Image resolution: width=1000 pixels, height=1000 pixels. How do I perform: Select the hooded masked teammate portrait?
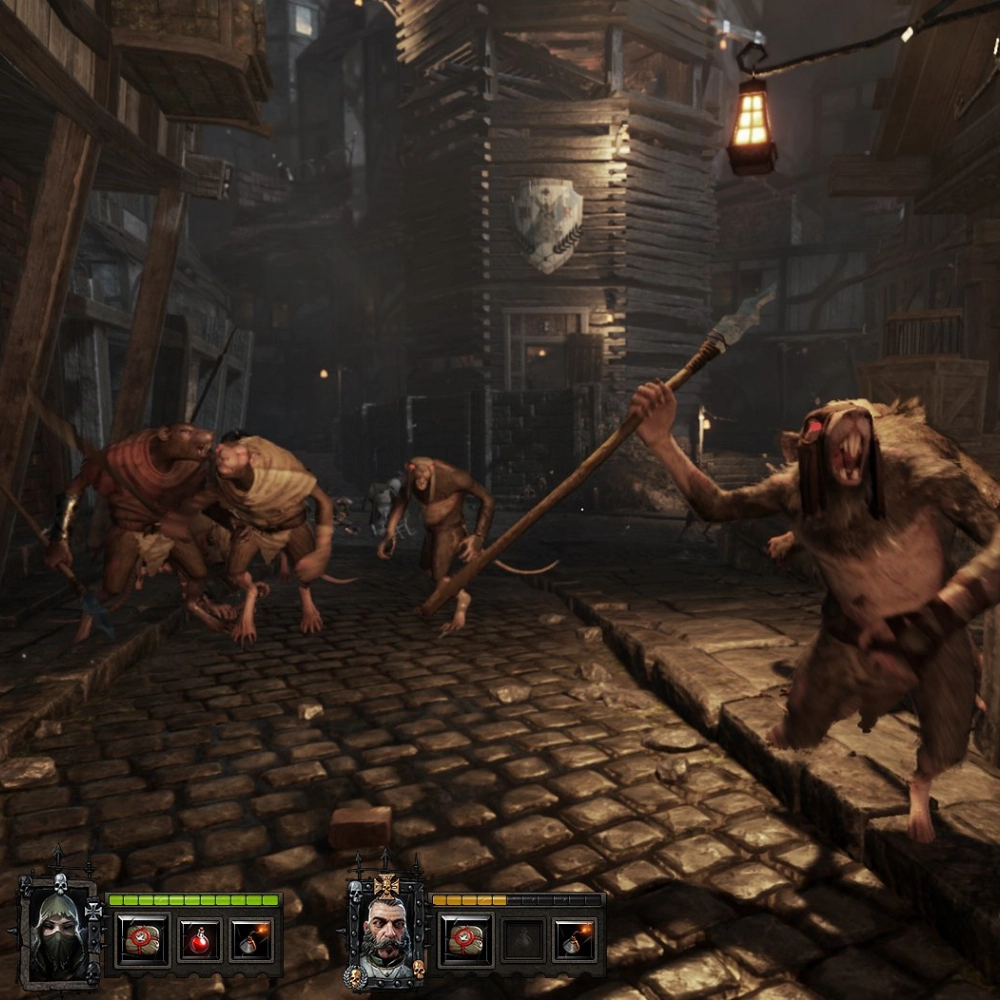click(x=57, y=933)
